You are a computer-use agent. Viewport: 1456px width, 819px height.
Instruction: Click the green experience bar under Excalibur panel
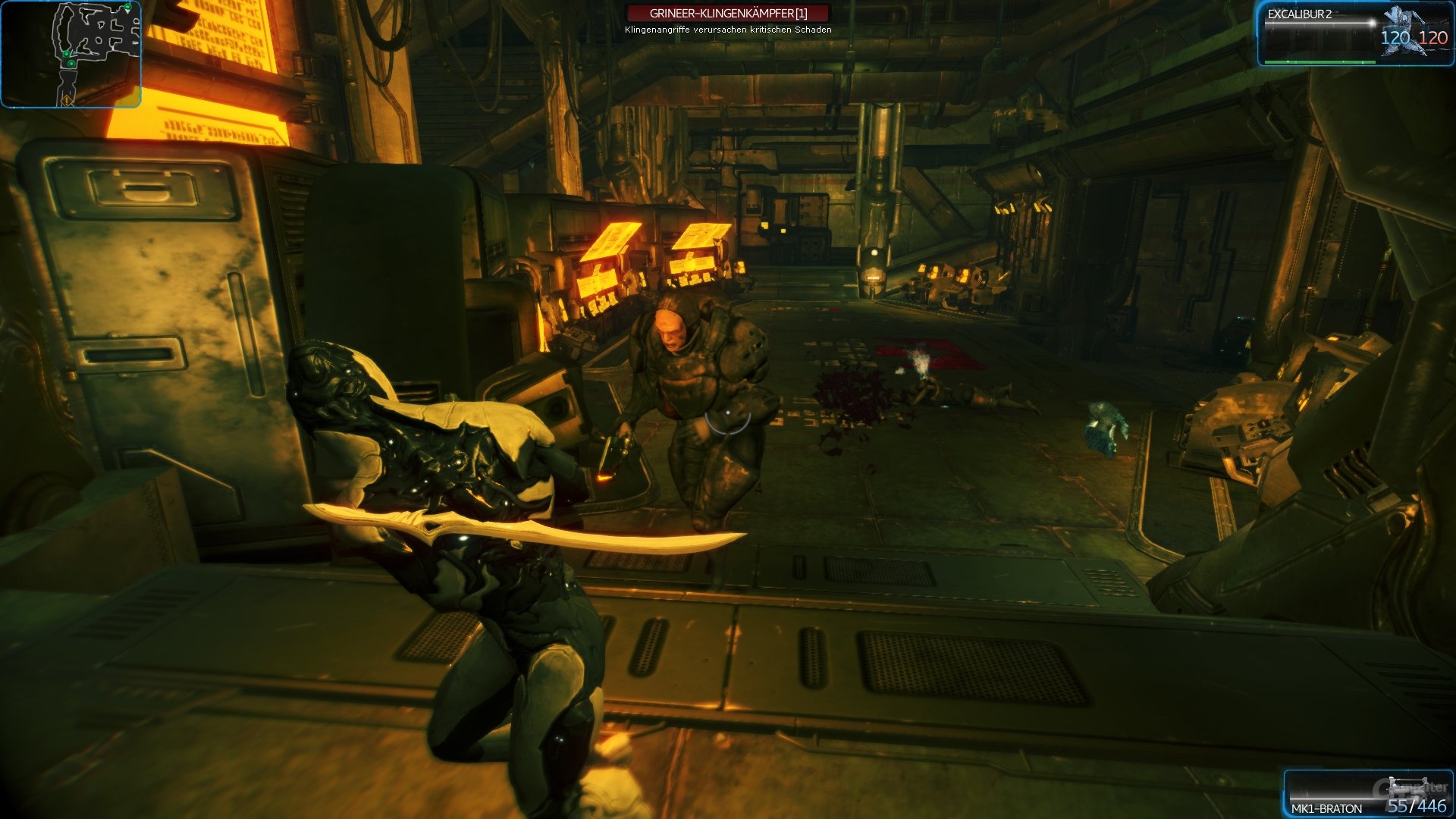pos(1319,62)
